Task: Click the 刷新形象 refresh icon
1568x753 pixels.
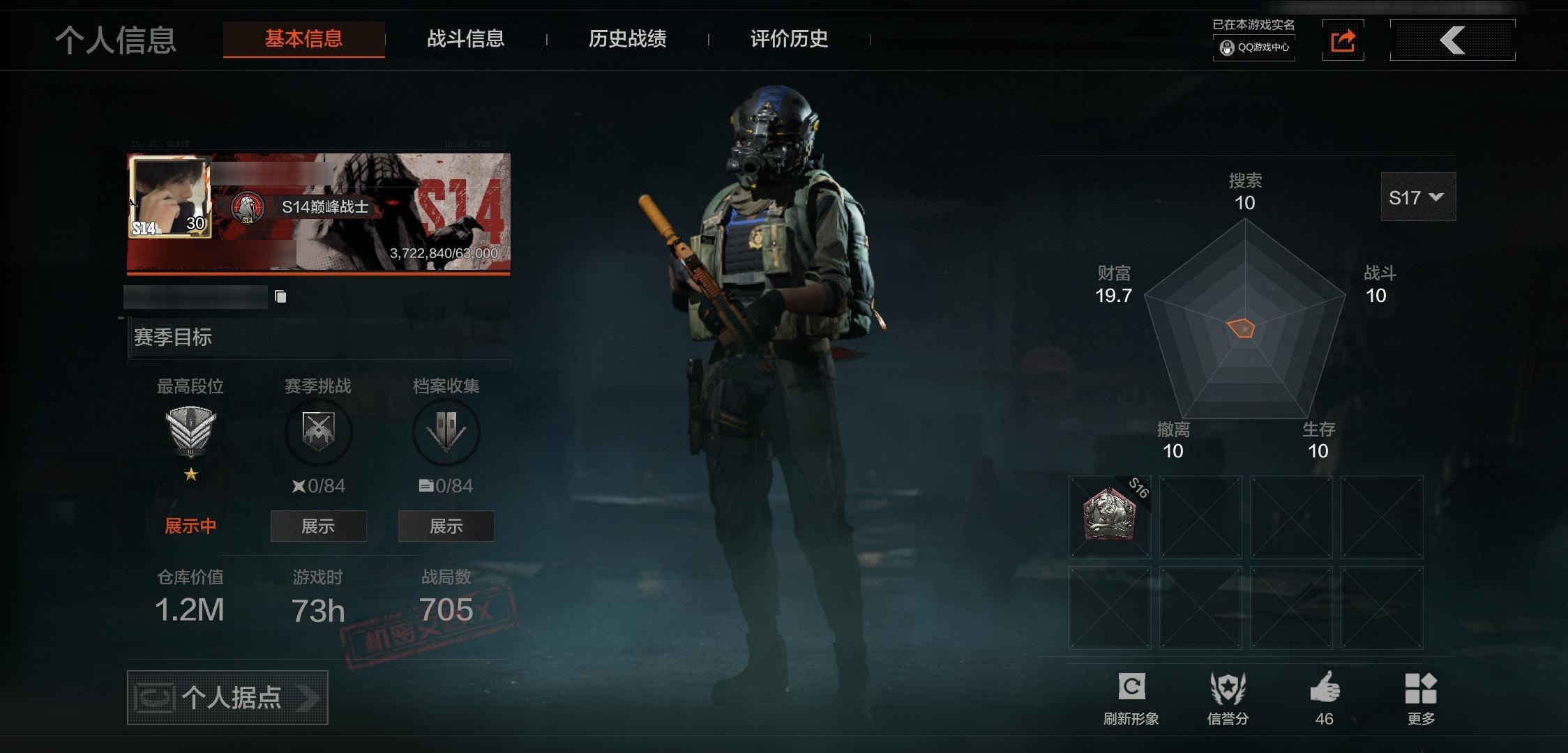Action: (1131, 687)
